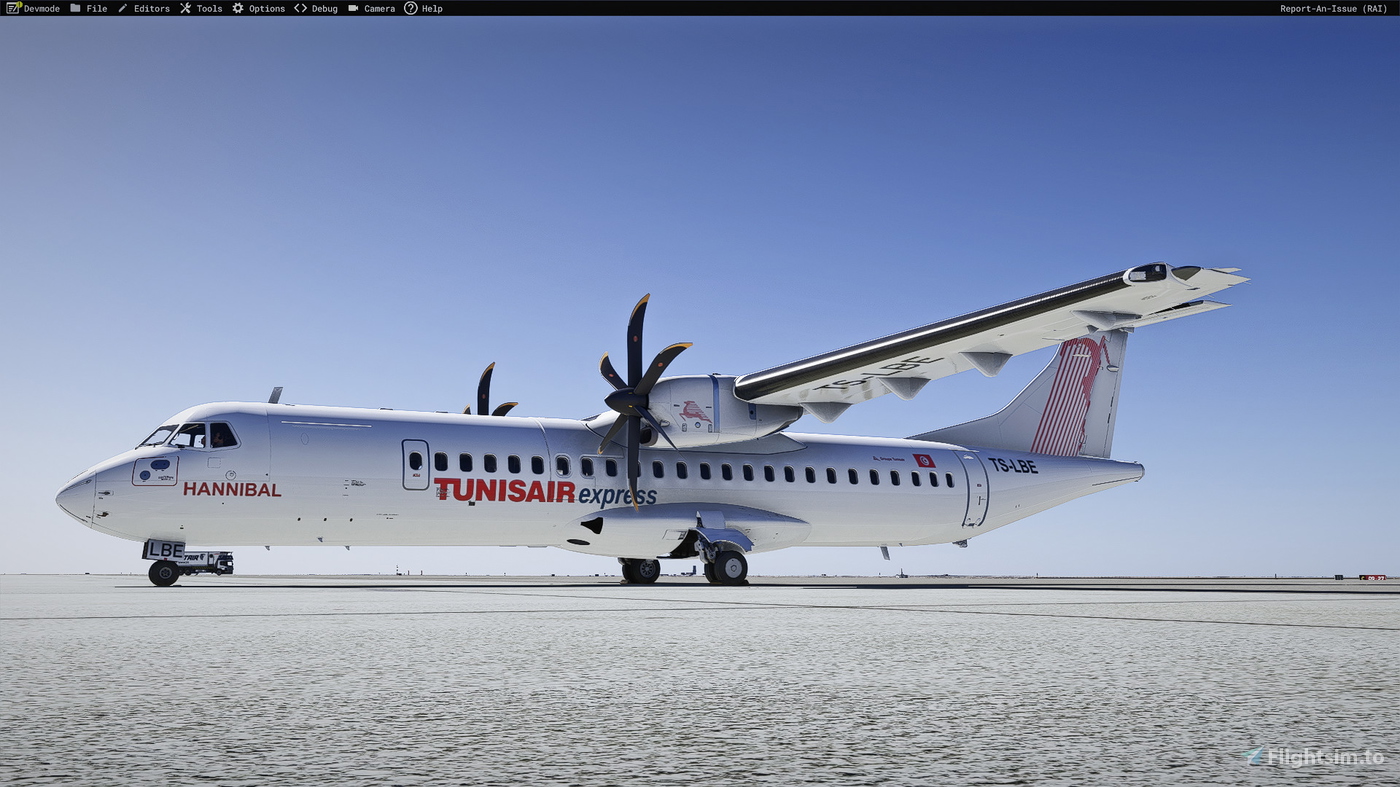Screen dimensions: 1400x787
Task: Open the Help menu
Action: 432,8
